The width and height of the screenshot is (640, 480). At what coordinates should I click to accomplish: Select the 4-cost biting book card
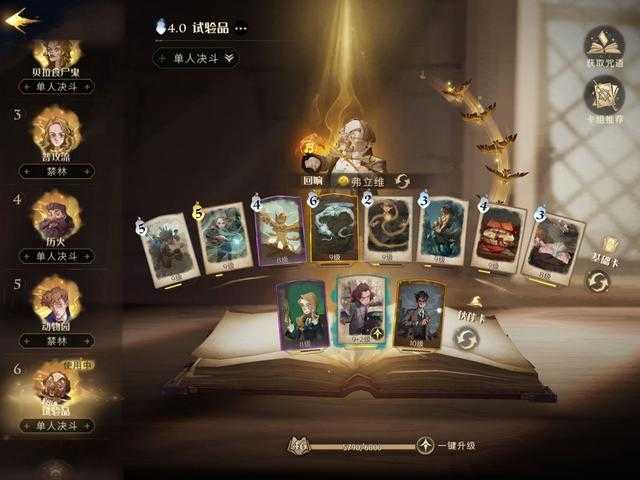499,238
